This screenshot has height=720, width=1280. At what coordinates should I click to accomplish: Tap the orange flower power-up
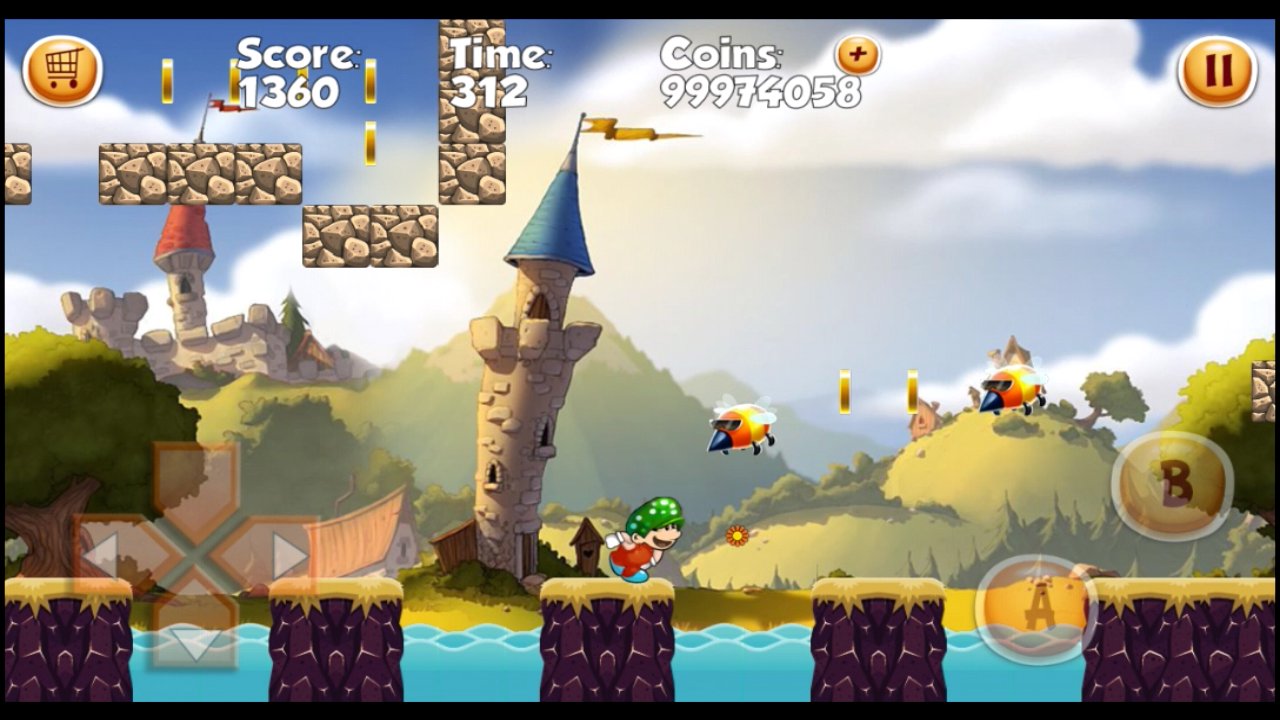[x=737, y=538]
